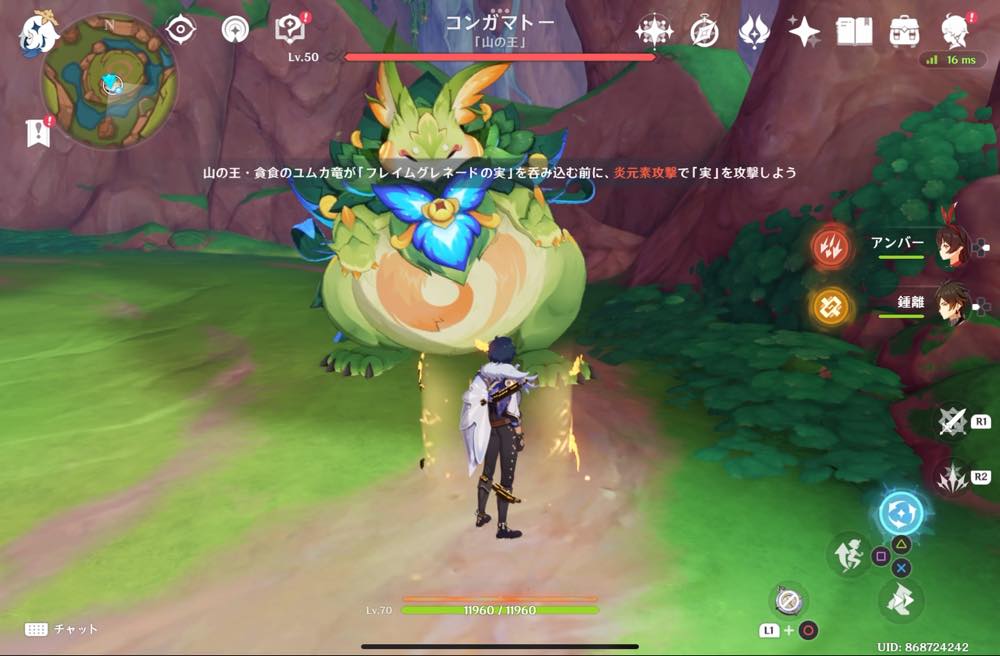Use the sword normal attack button
The width and height of the screenshot is (1000, 656).
(x=953, y=422)
